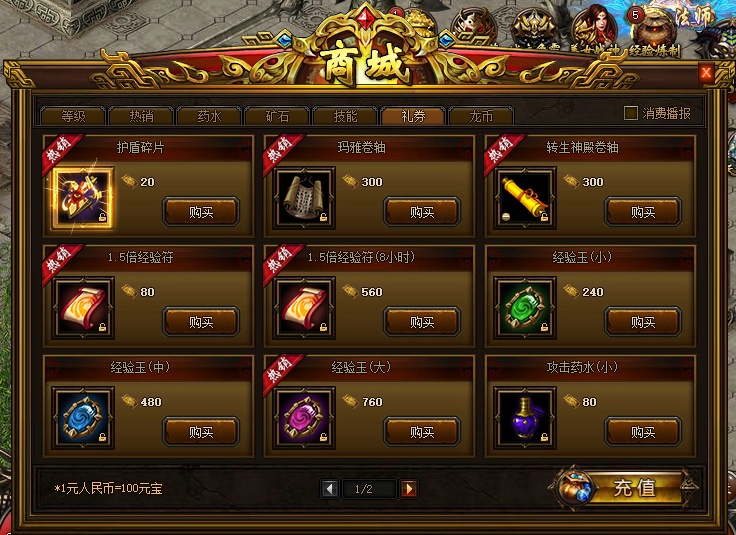
Task: Purchase the 攻击药水(小)
Action: [643, 432]
